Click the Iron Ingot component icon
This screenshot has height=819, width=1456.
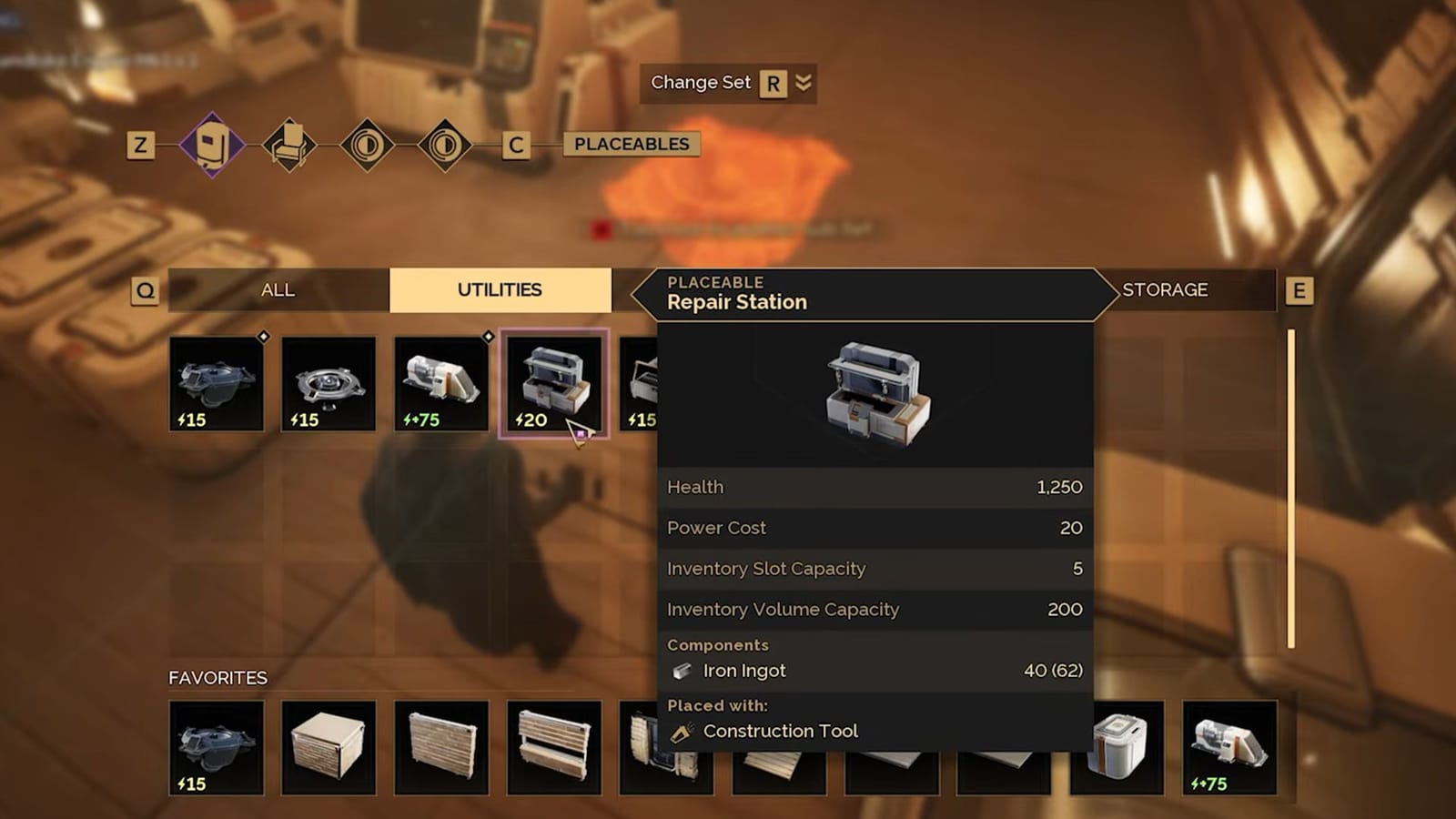coord(682,671)
